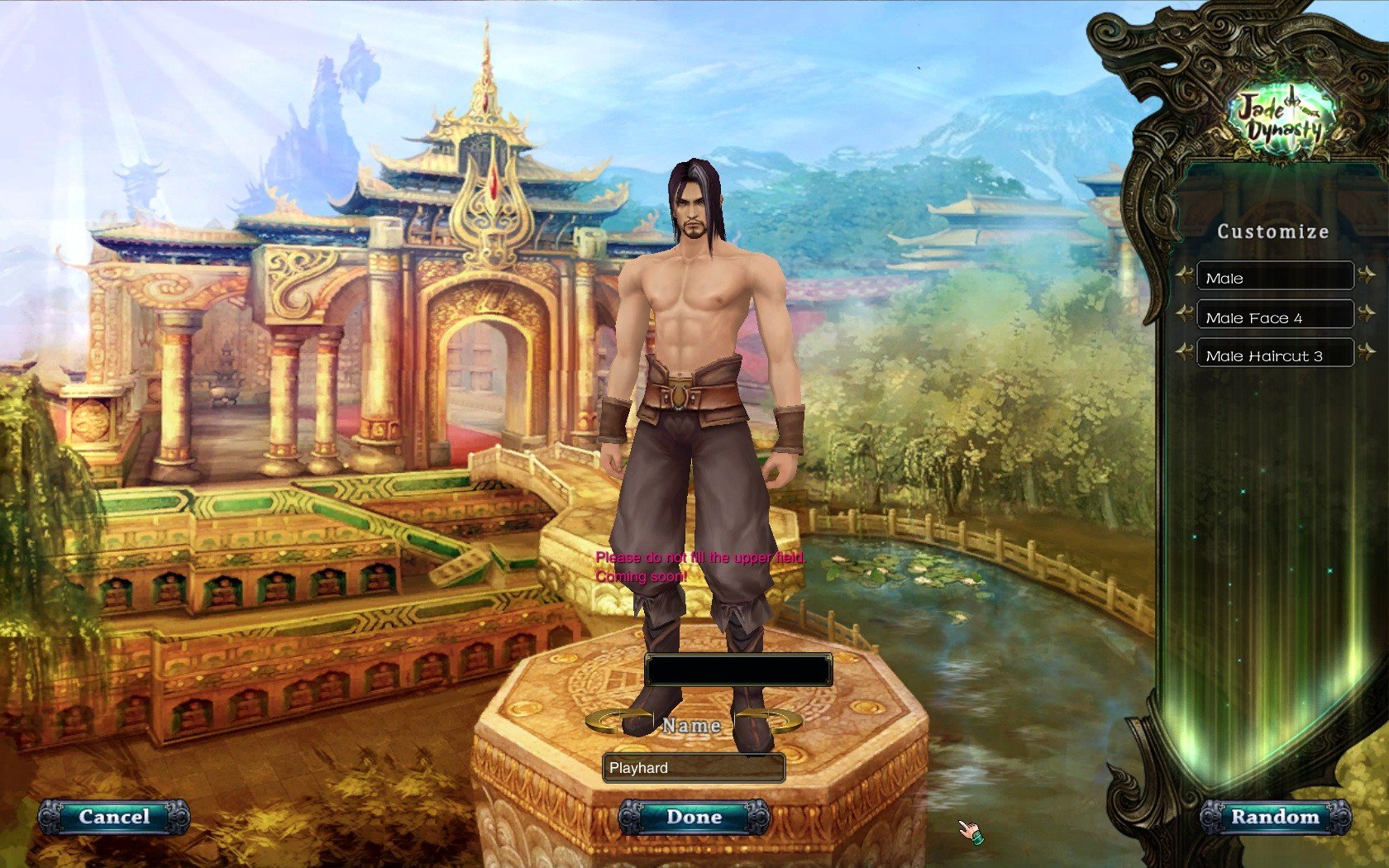Screen dimensions: 1389x868
Task: Click the Name input containing Playhard
Action: [x=693, y=768]
